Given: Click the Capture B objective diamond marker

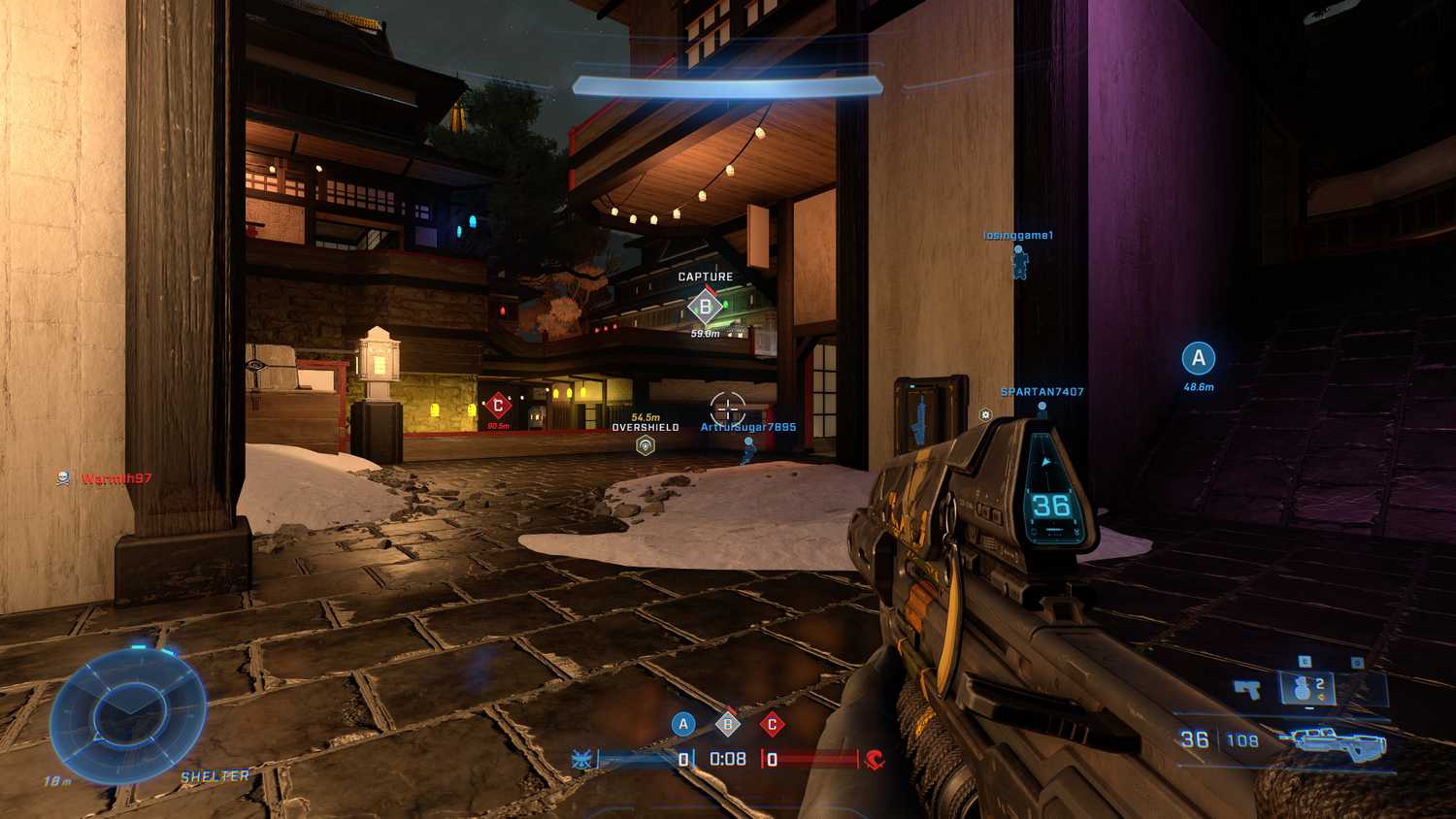Looking at the screenshot, I should pyautogui.click(x=703, y=306).
